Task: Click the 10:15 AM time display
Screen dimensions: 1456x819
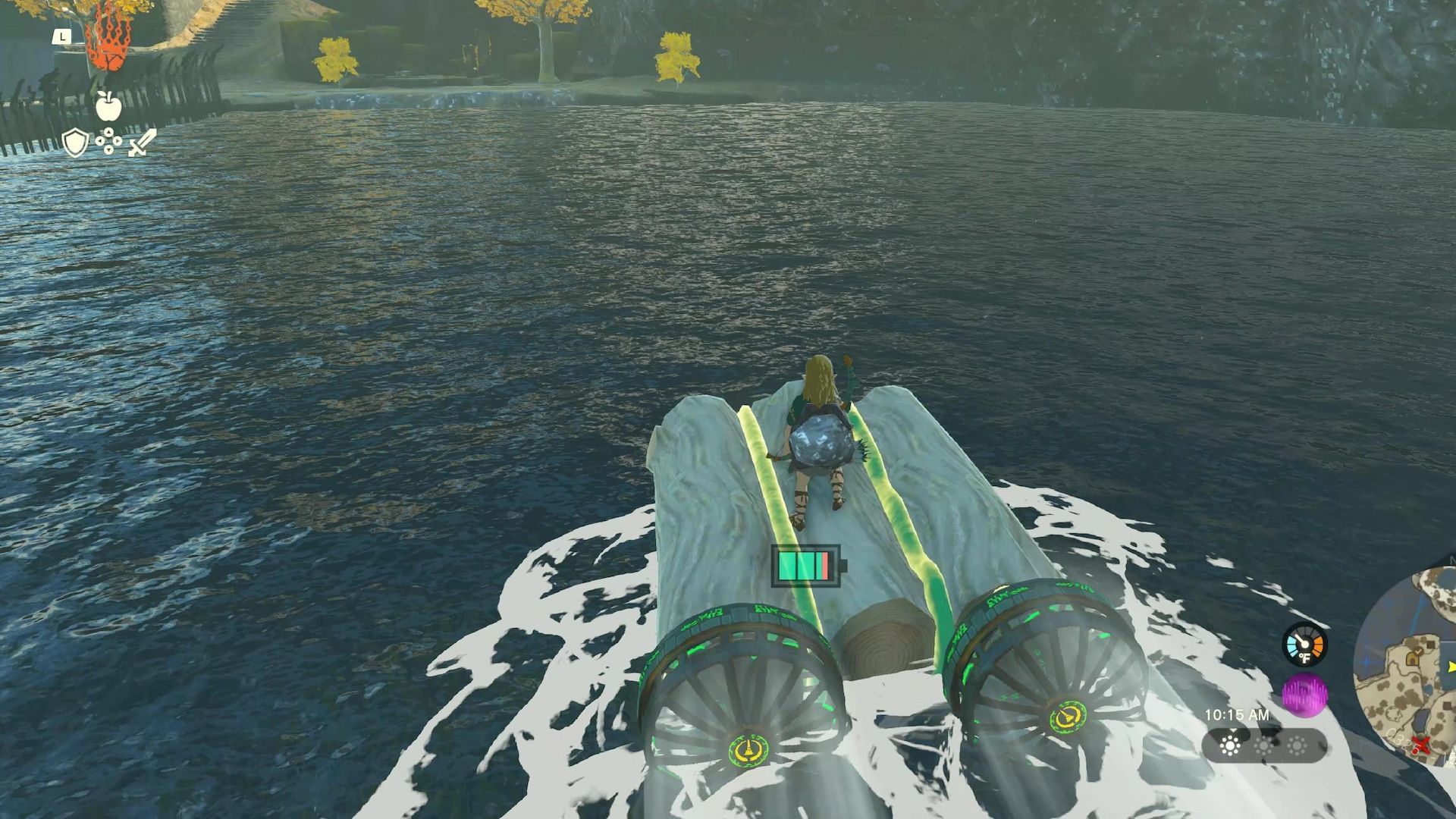Action: click(1238, 714)
